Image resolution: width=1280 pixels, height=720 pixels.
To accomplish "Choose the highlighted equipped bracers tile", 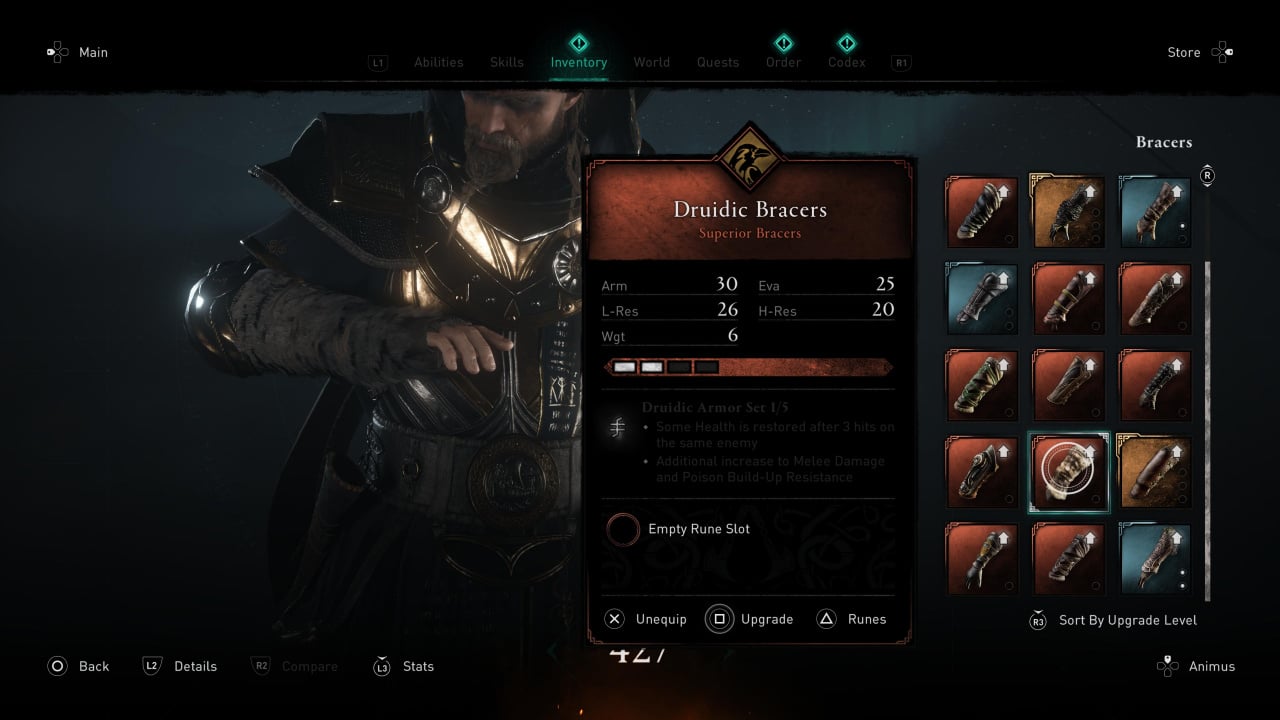I will click(x=1069, y=473).
